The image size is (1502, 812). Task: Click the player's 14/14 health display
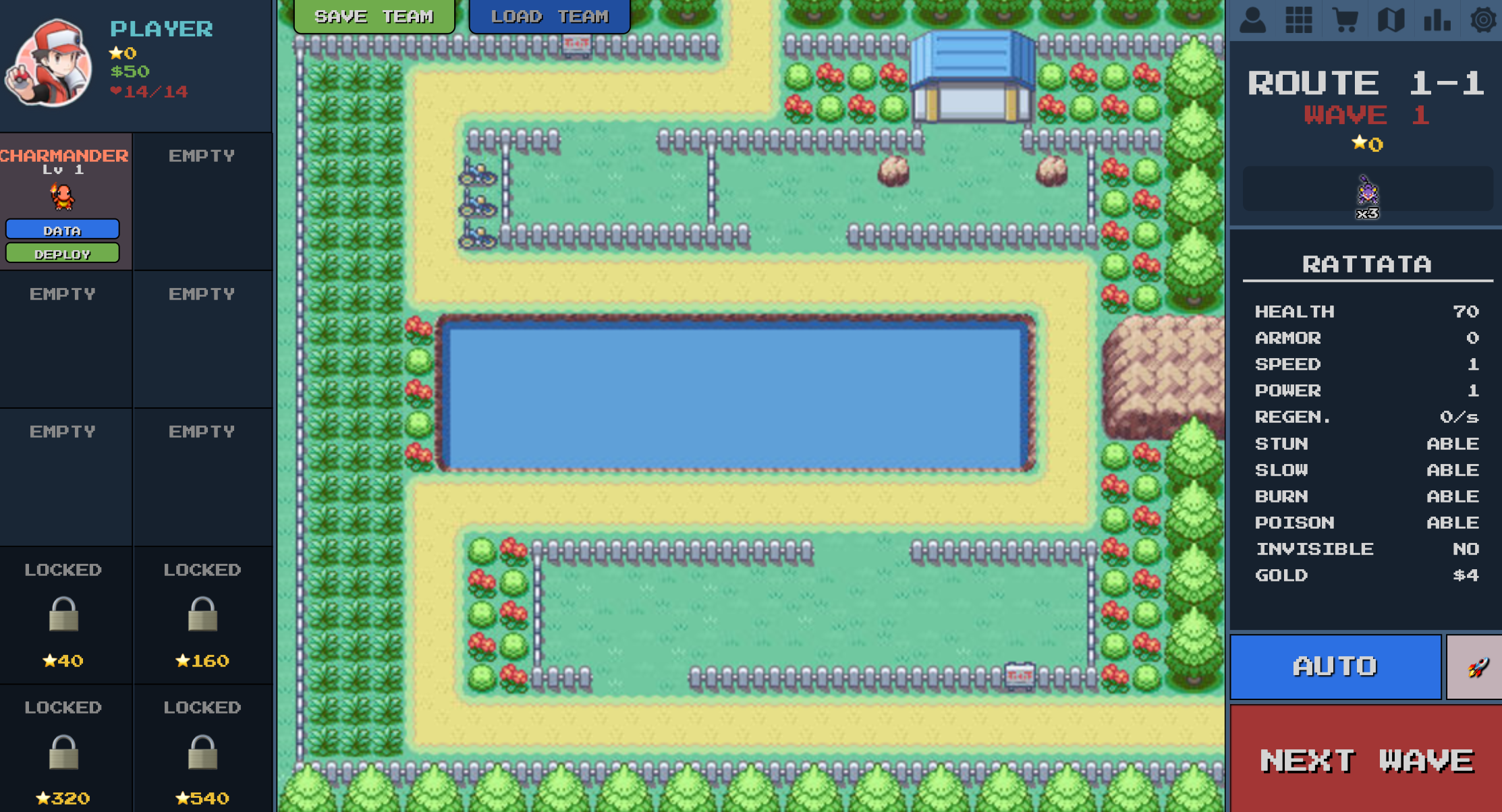pos(150,92)
